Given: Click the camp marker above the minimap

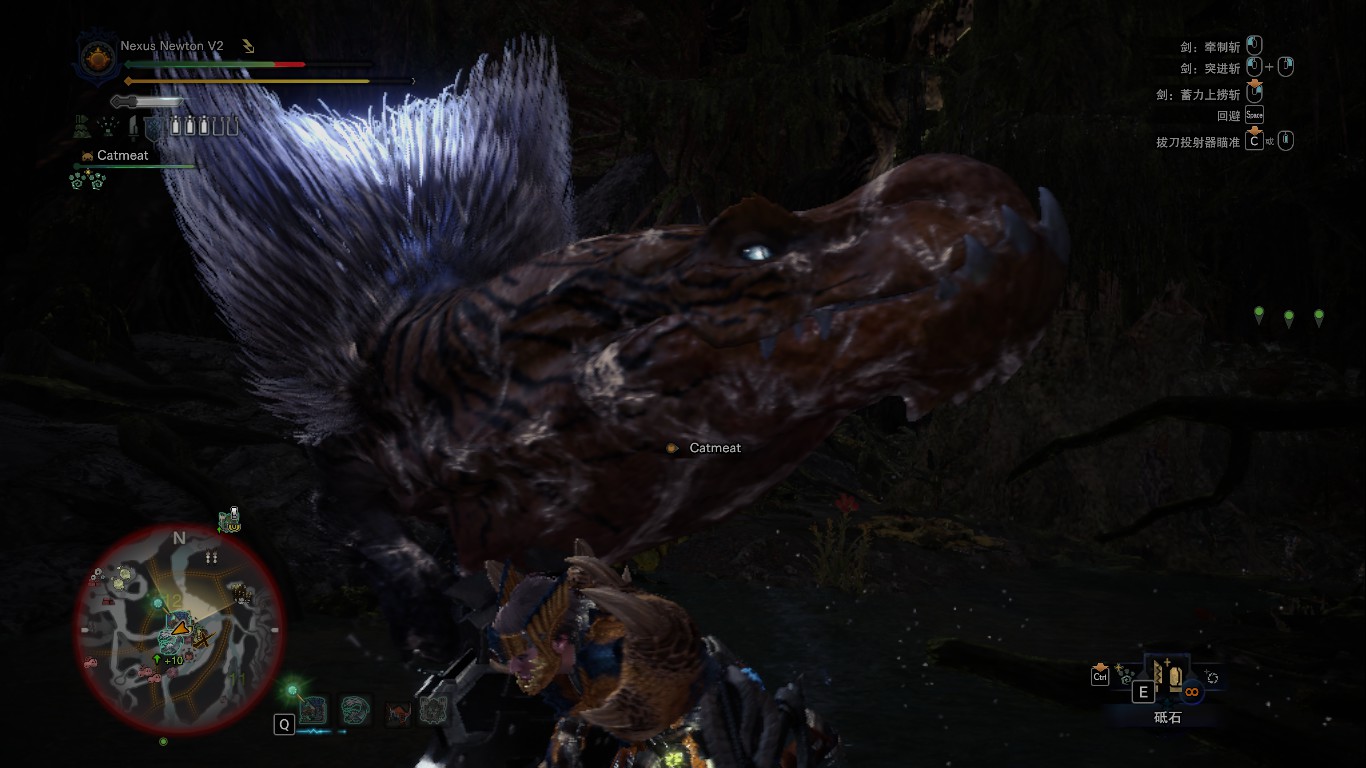Looking at the screenshot, I should [231, 520].
